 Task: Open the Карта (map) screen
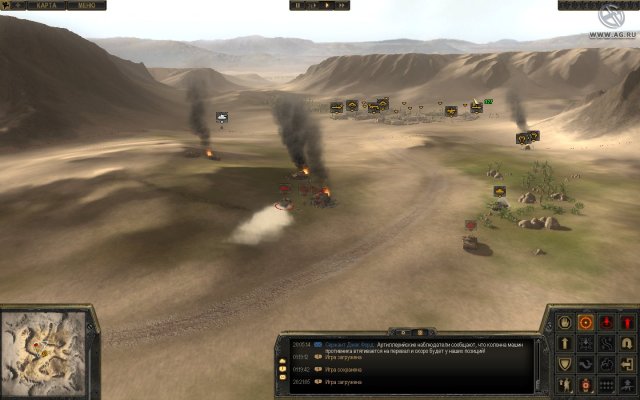pos(45,5)
